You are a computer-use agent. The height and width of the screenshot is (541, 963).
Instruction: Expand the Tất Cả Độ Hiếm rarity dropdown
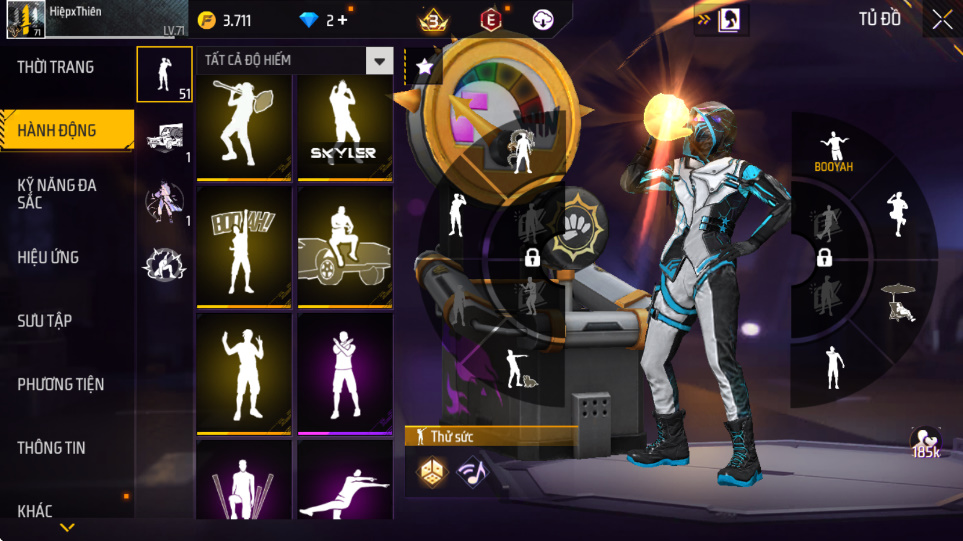(x=379, y=61)
